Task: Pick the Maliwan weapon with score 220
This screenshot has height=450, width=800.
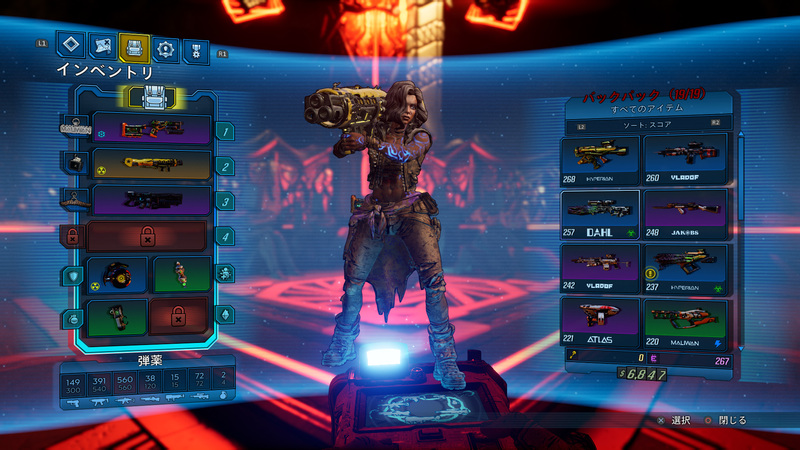Action: (685, 320)
